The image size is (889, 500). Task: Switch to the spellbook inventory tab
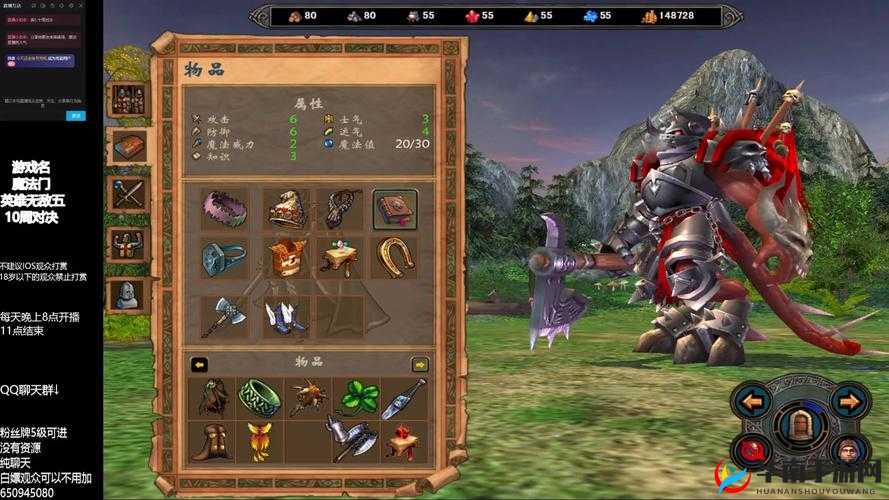(x=130, y=147)
